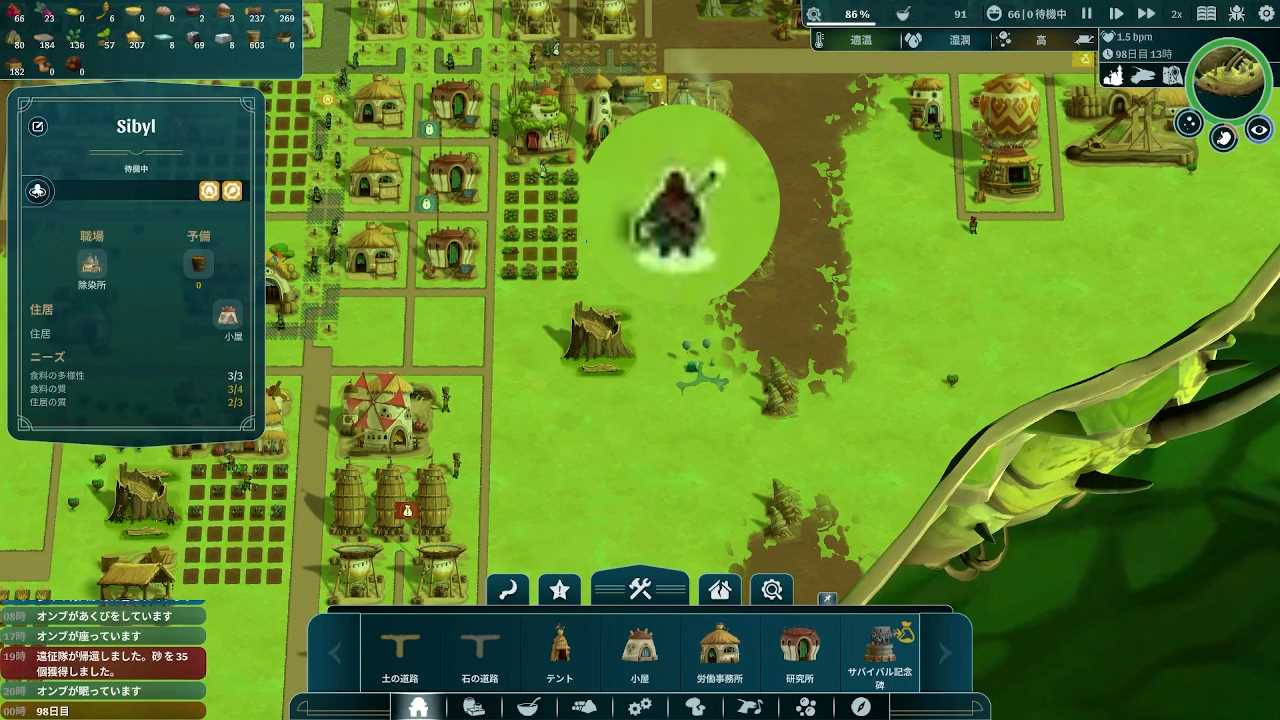Open Sibyl's workplace 除染所 icon
This screenshot has height=720, width=1280.
coord(91,264)
